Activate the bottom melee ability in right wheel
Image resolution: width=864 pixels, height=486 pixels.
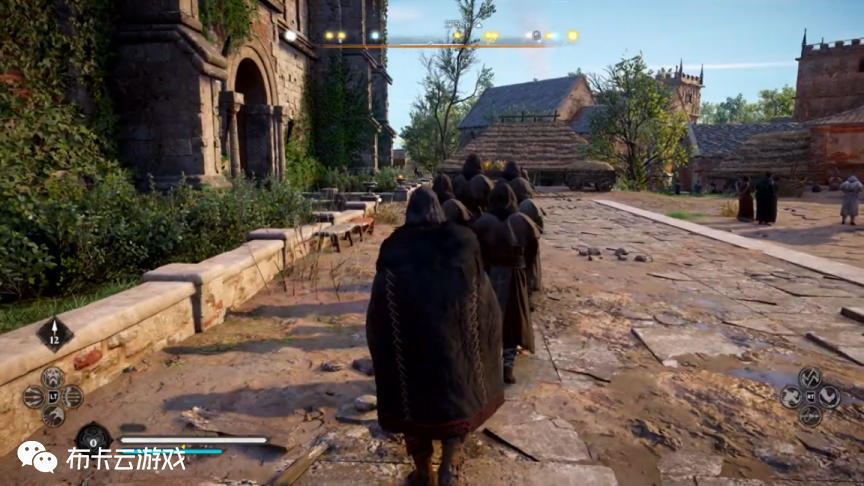810,416
